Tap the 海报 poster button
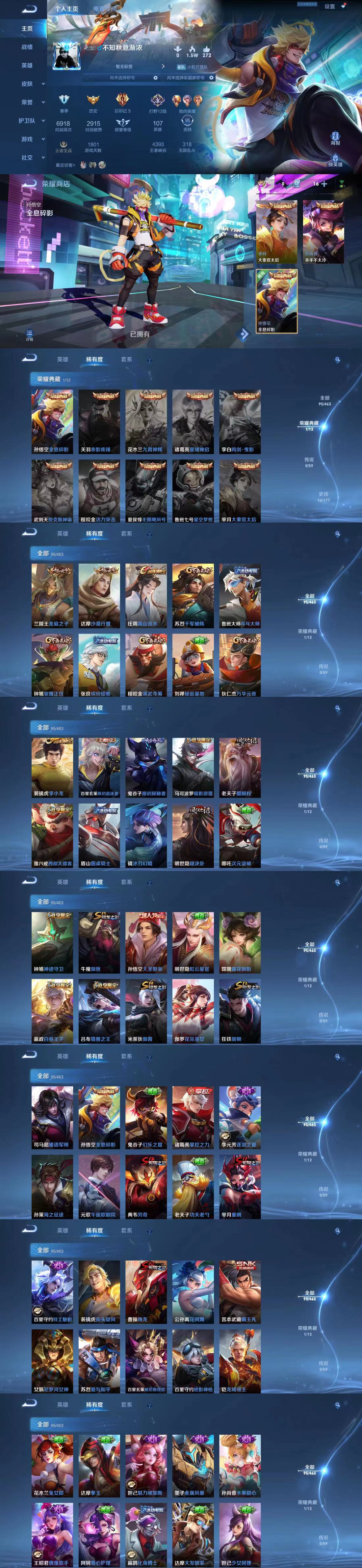This screenshot has height=1568, width=362. (335, 138)
